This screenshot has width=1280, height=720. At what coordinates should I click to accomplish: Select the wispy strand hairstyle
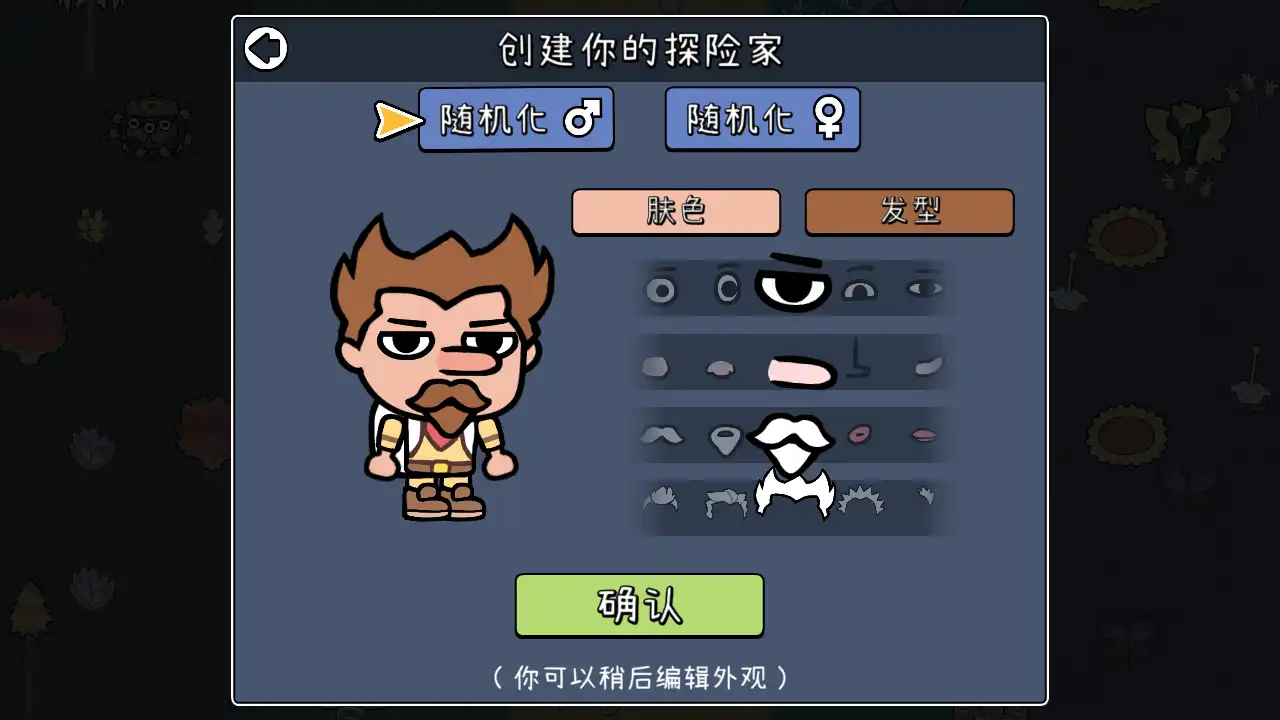[x=925, y=498]
